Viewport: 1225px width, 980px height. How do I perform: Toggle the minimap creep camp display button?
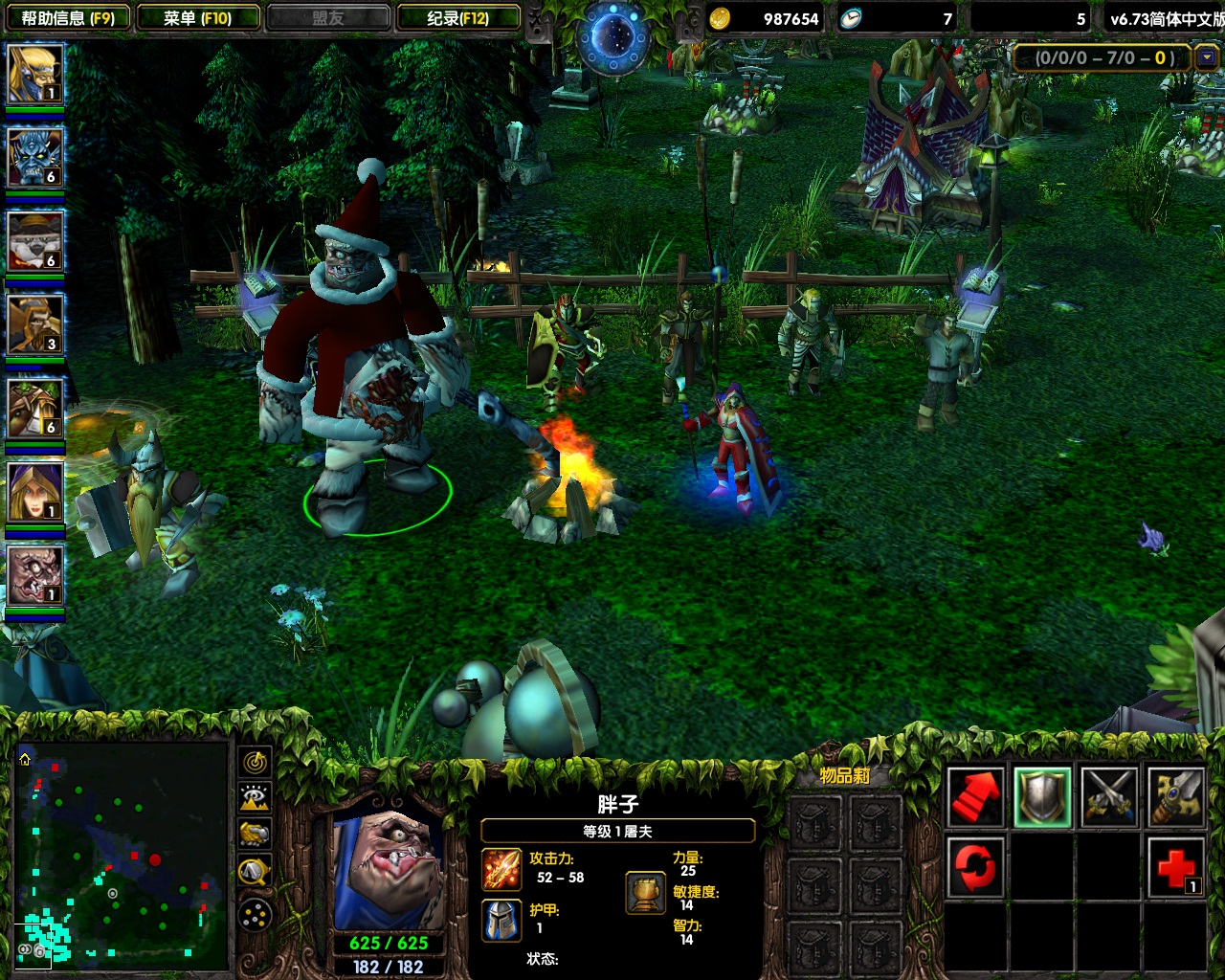(x=256, y=871)
